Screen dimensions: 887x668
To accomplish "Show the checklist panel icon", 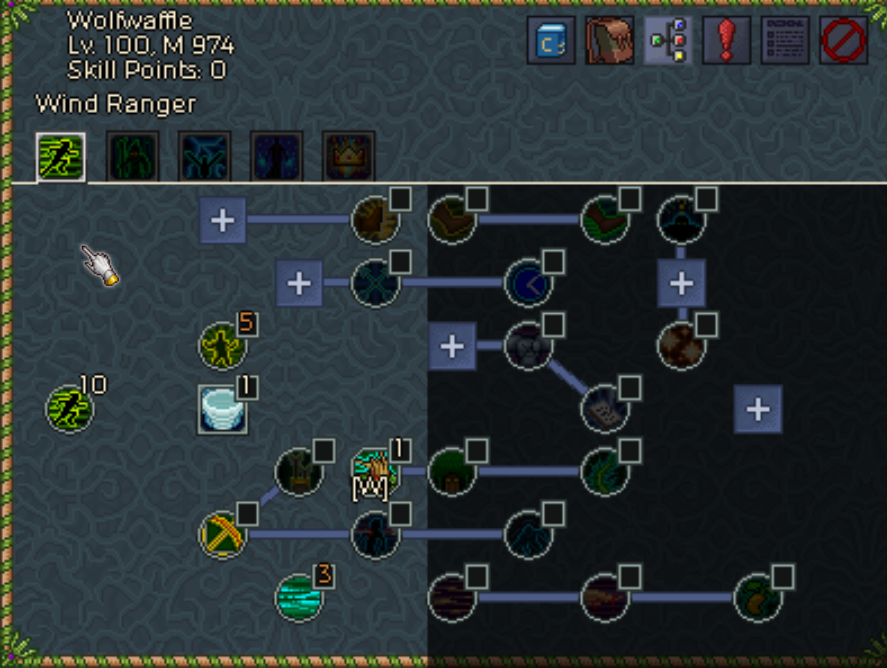I will tap(785, 41).
